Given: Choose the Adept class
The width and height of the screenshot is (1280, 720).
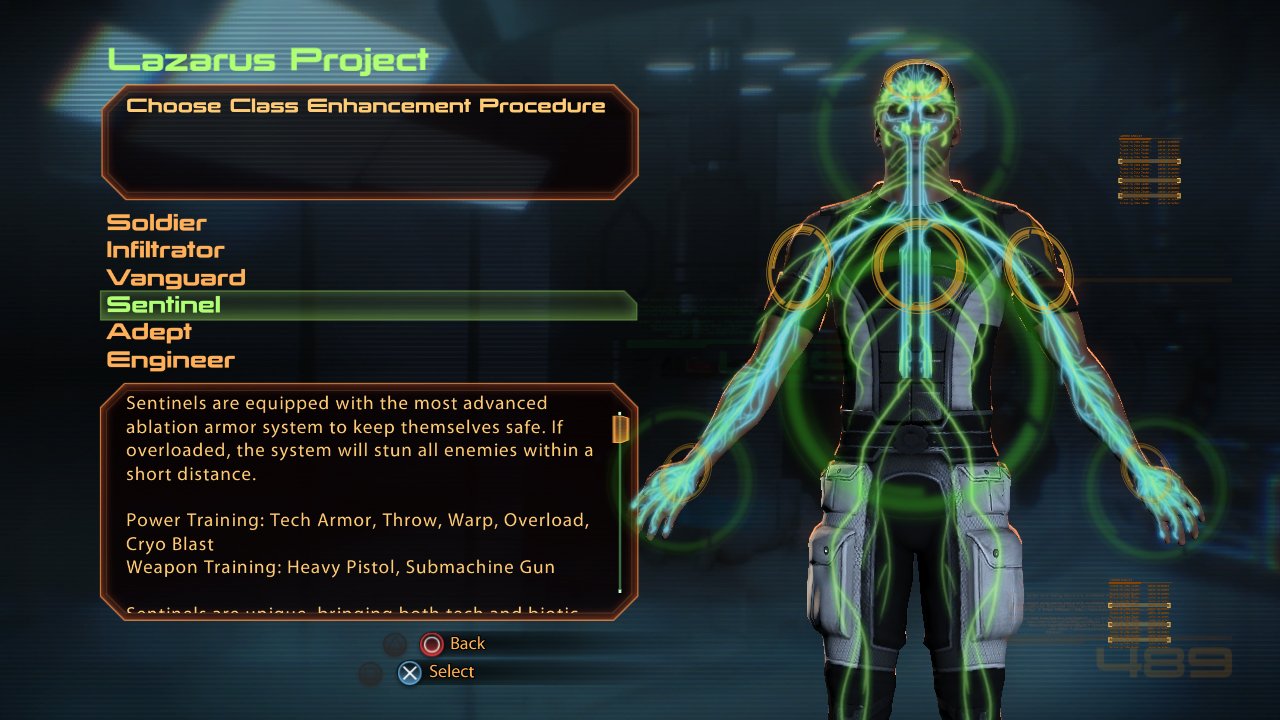Looking at the screenshot, I should [149, 332].
